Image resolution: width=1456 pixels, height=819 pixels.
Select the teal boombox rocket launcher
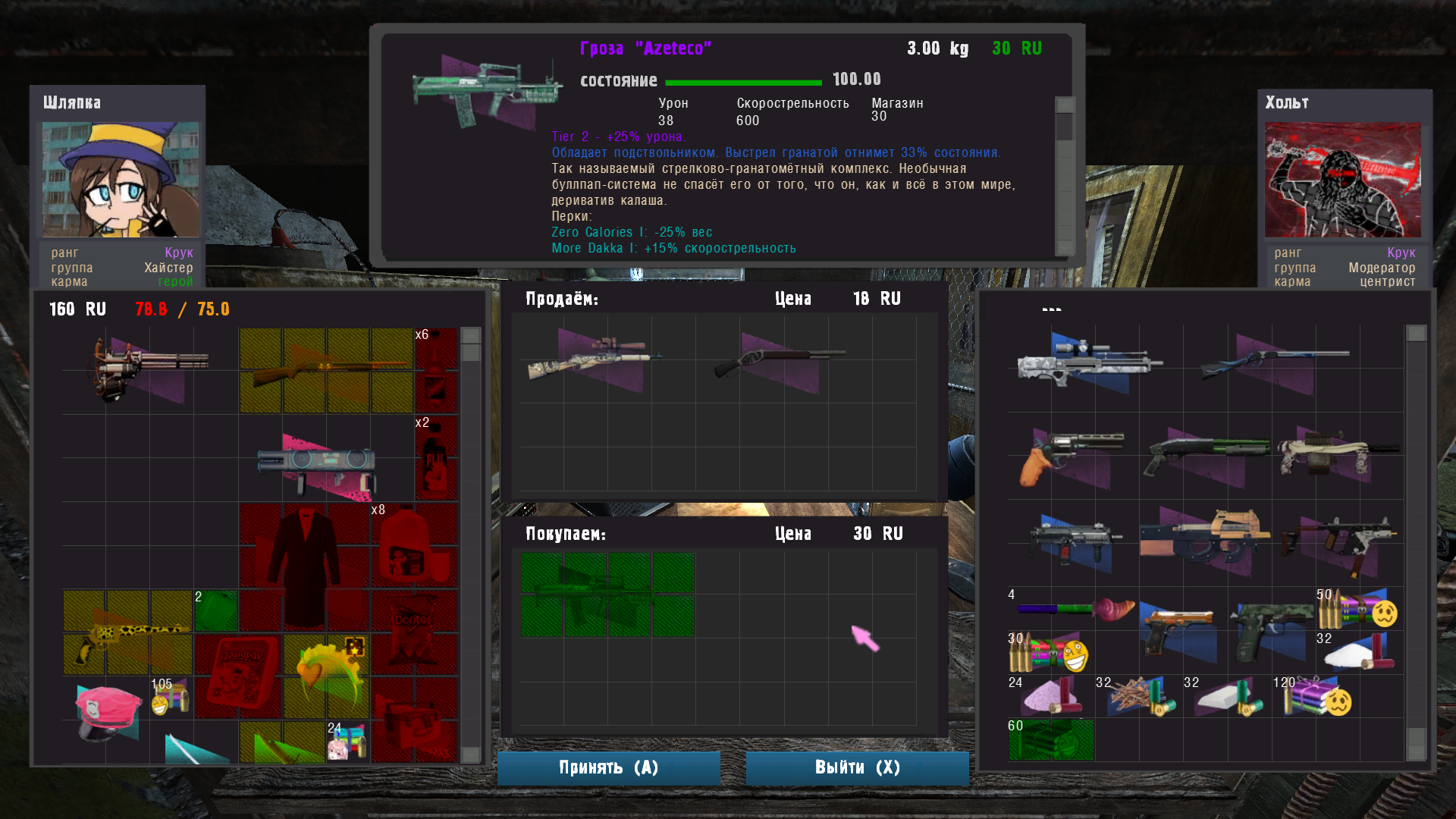317,464
